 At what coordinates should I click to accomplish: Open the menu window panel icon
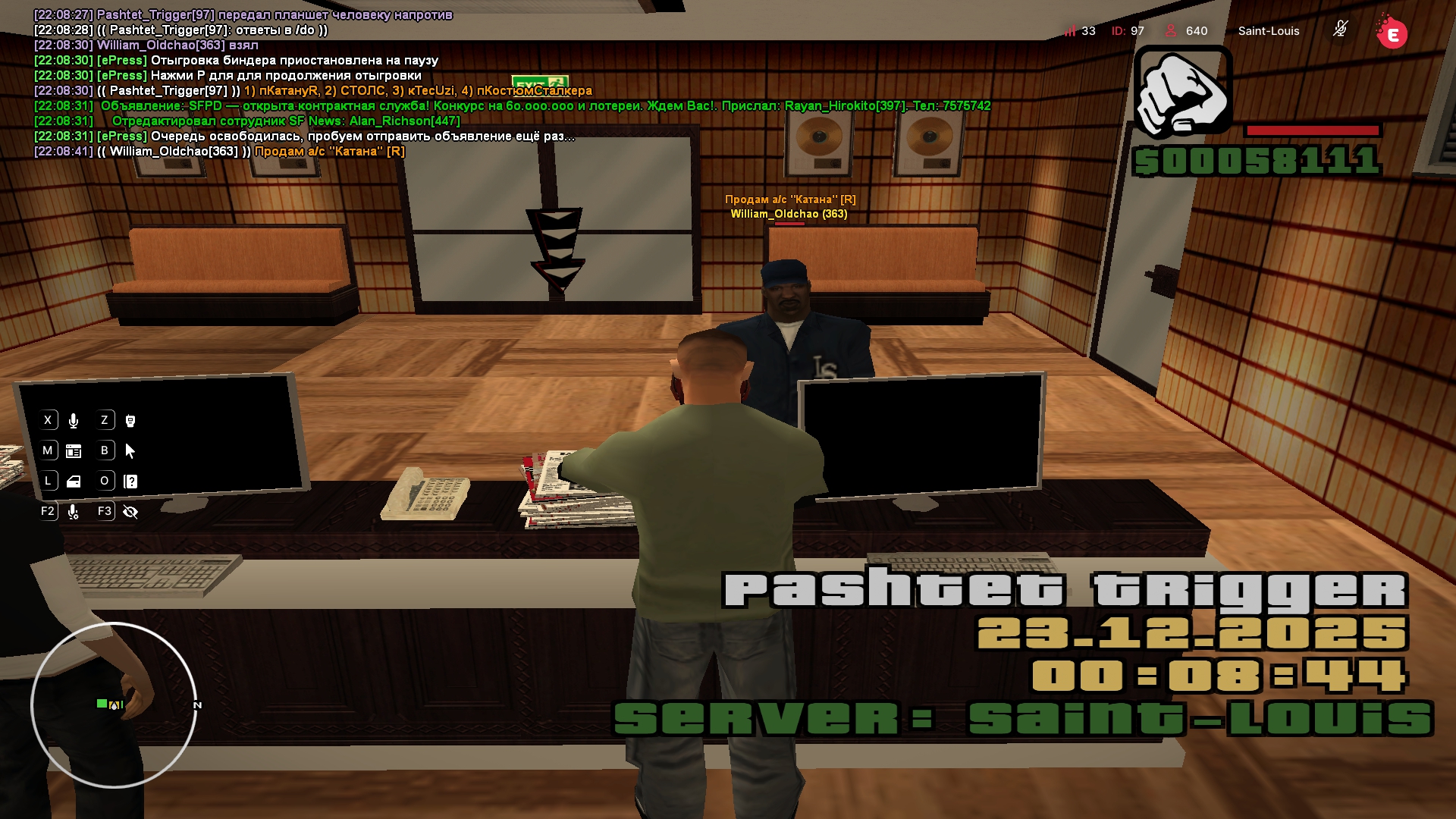pyautogui.click(x=74, y=451)
